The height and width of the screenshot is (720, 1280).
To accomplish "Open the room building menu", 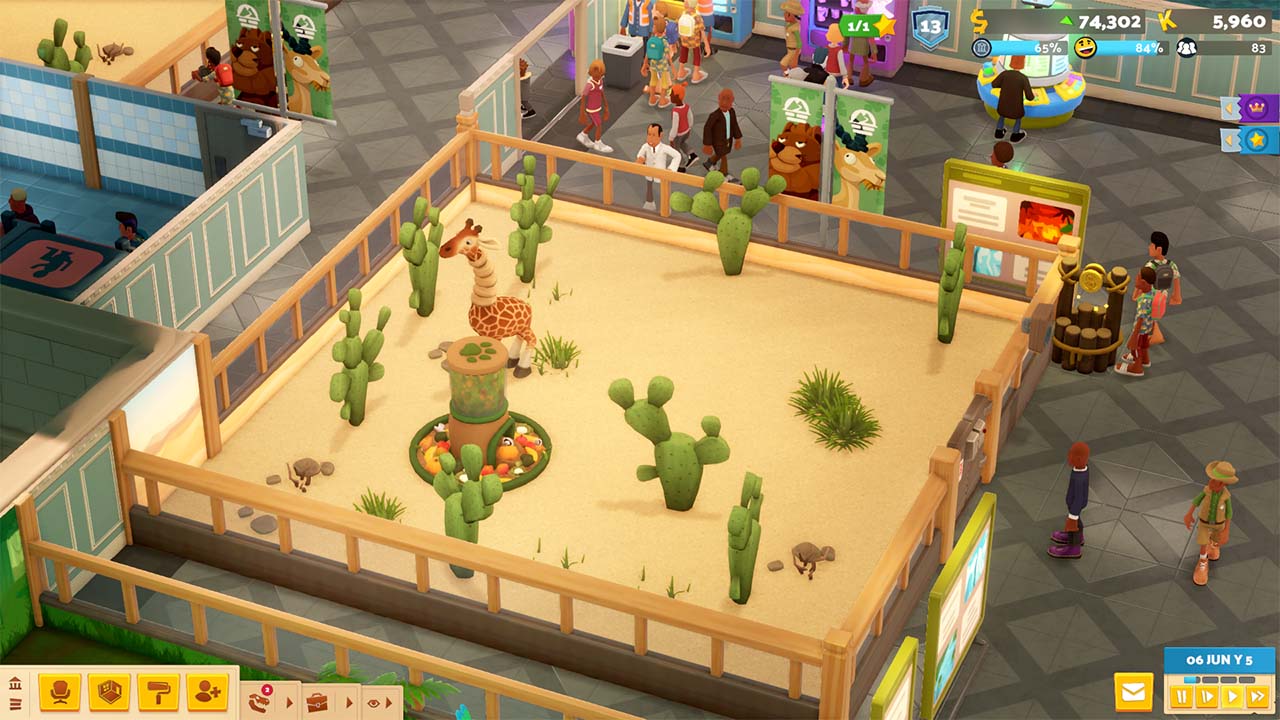I will pyautogui.click(x=108, y=692).
